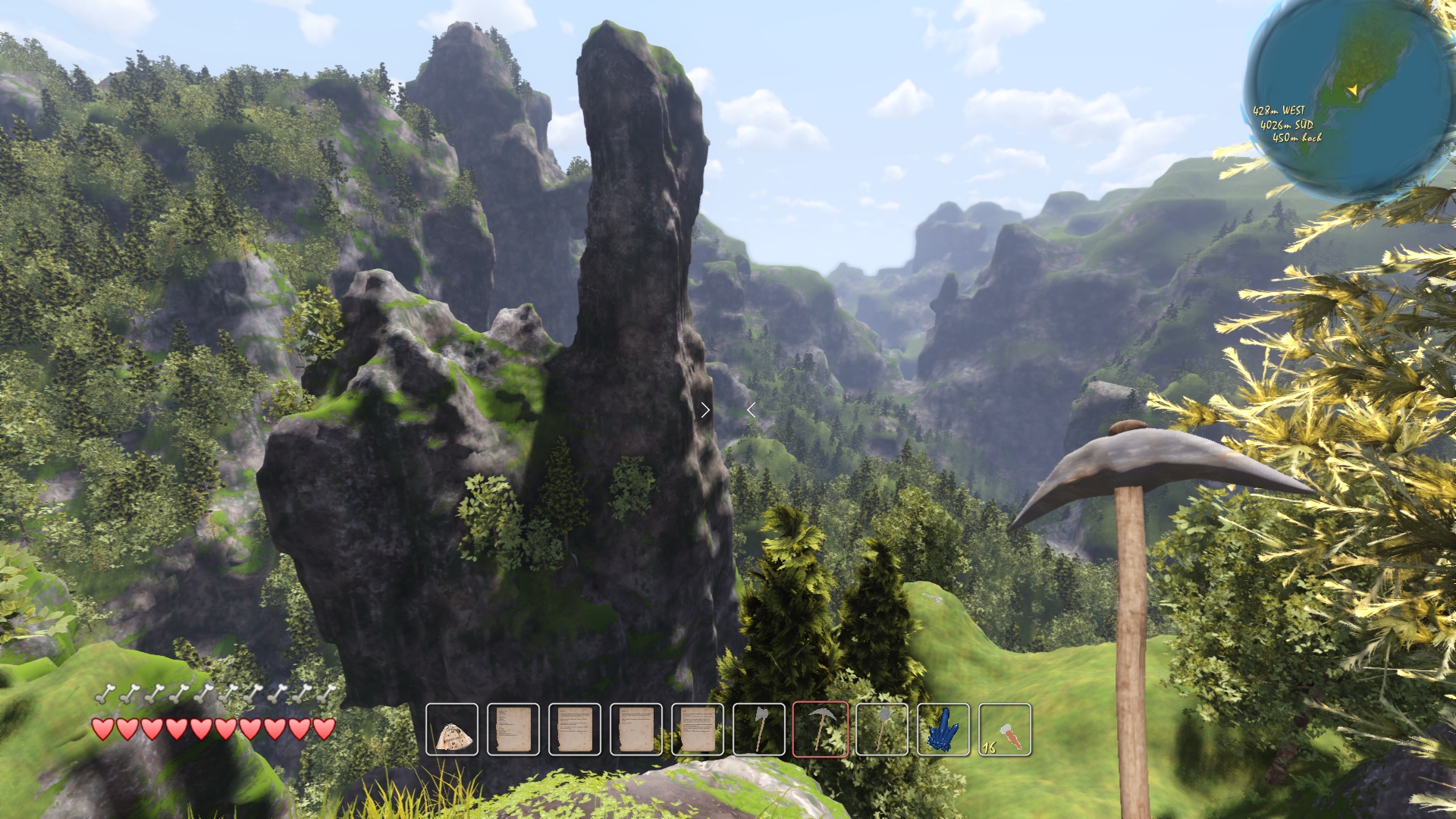Choose the pickaxe in the highlighted slot

[821, 730]
